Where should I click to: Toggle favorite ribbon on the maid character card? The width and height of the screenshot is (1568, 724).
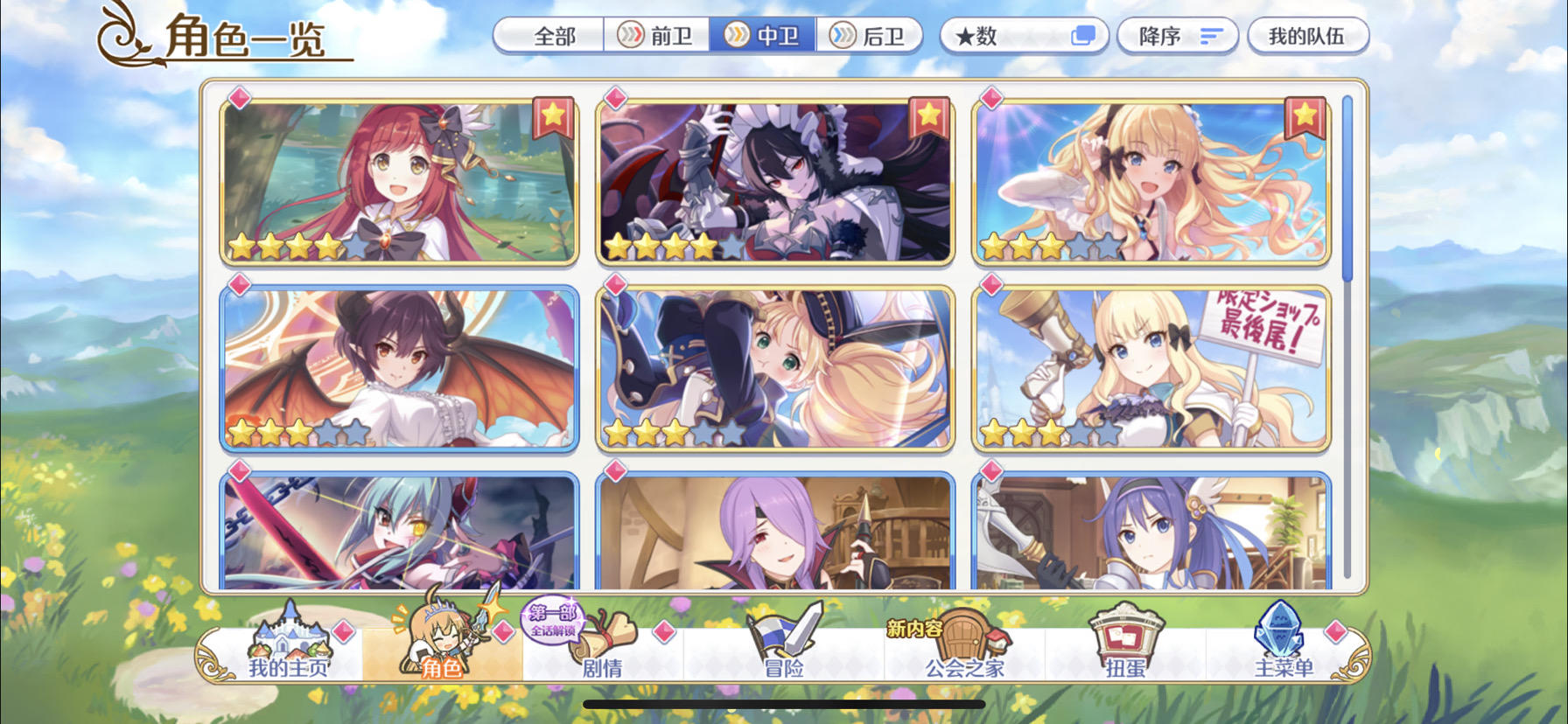pyautogui.click(x=929, y=118)
